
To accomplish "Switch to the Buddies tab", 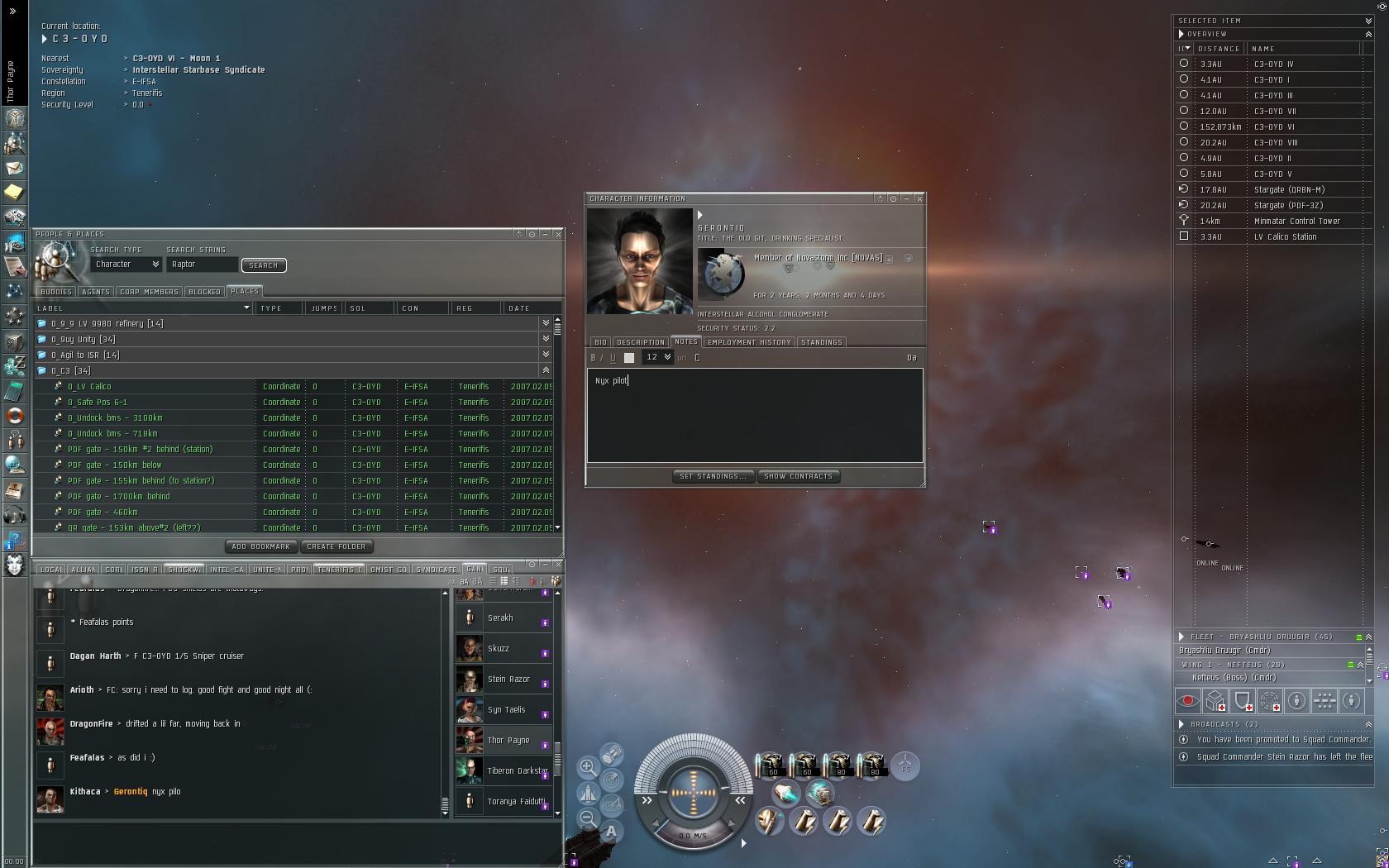I will 56,292.
